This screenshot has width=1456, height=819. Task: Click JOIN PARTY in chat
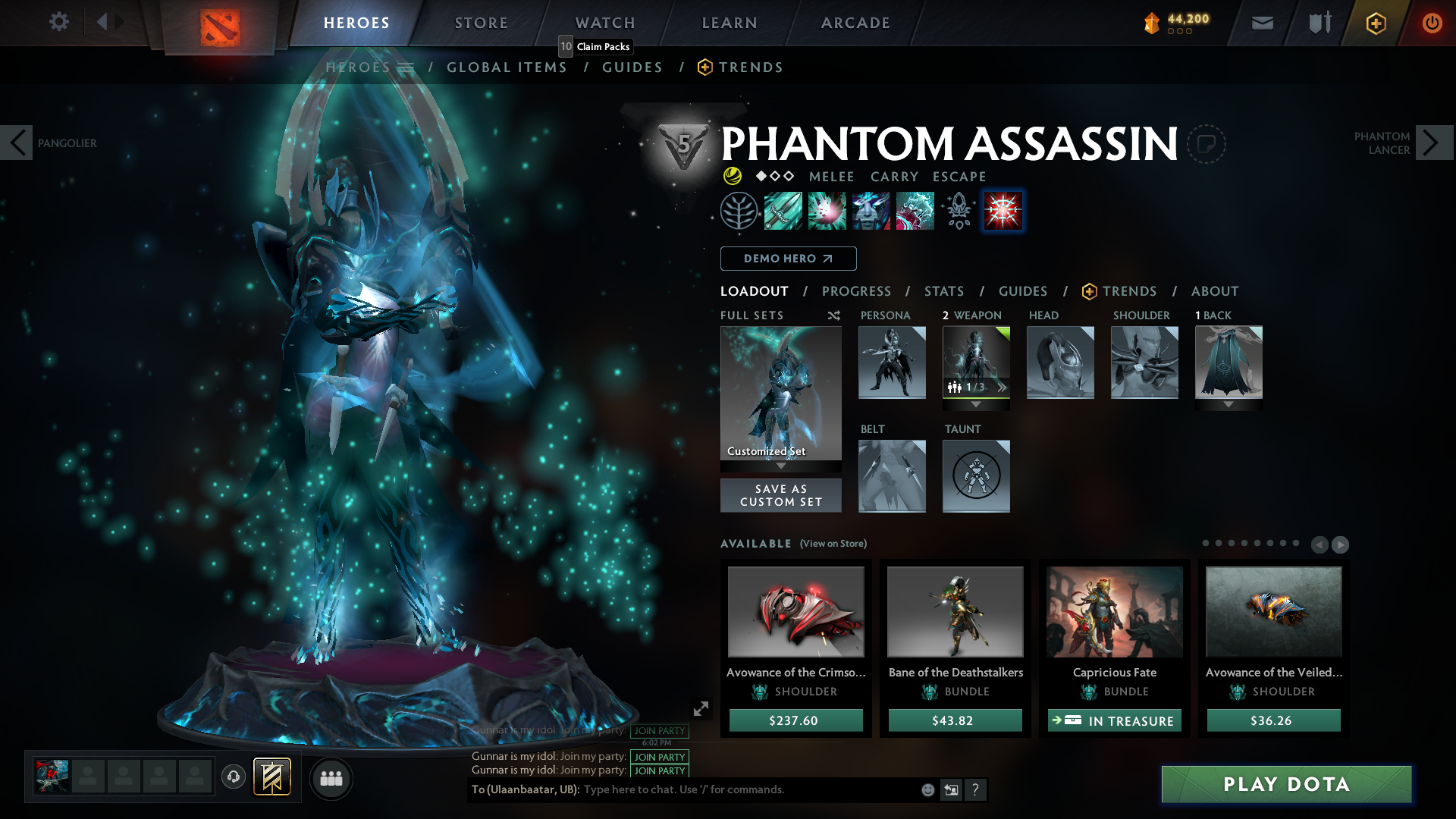pos(659,758)
